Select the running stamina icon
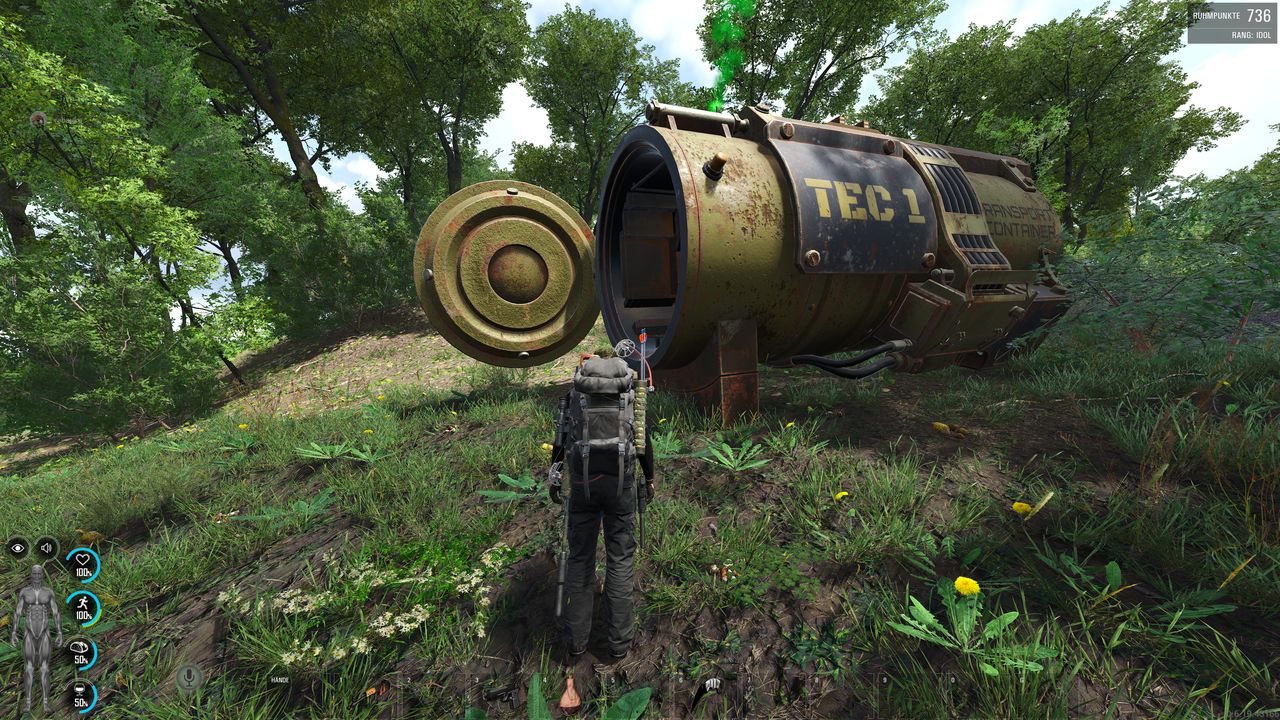The height and width of the screenshot is (720, 1280). (x=83, y=603)
